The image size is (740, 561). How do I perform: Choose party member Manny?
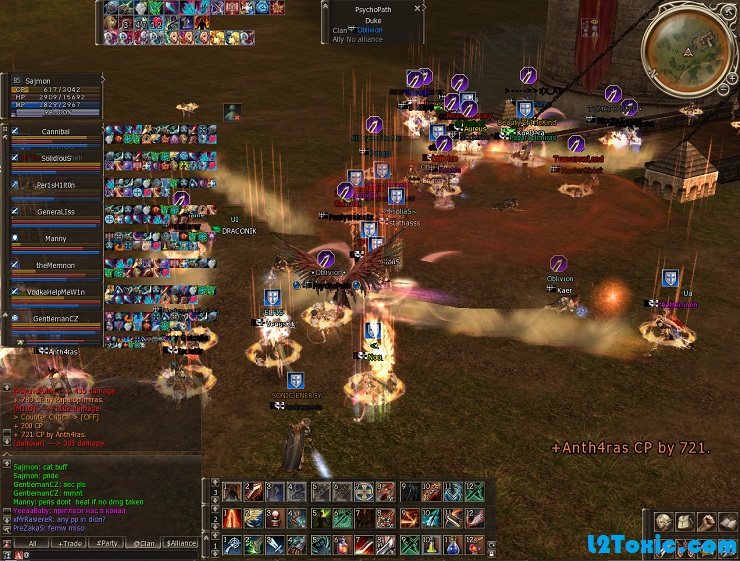[x=56, y=239]
